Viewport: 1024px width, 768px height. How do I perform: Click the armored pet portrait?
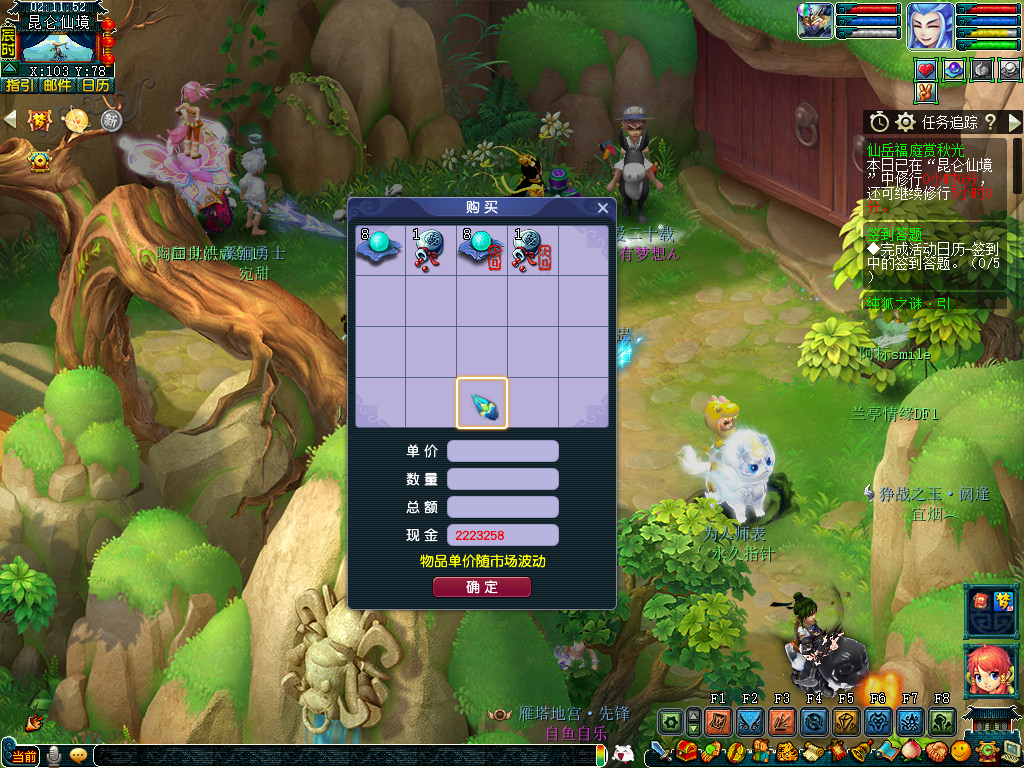pos(815,21)
